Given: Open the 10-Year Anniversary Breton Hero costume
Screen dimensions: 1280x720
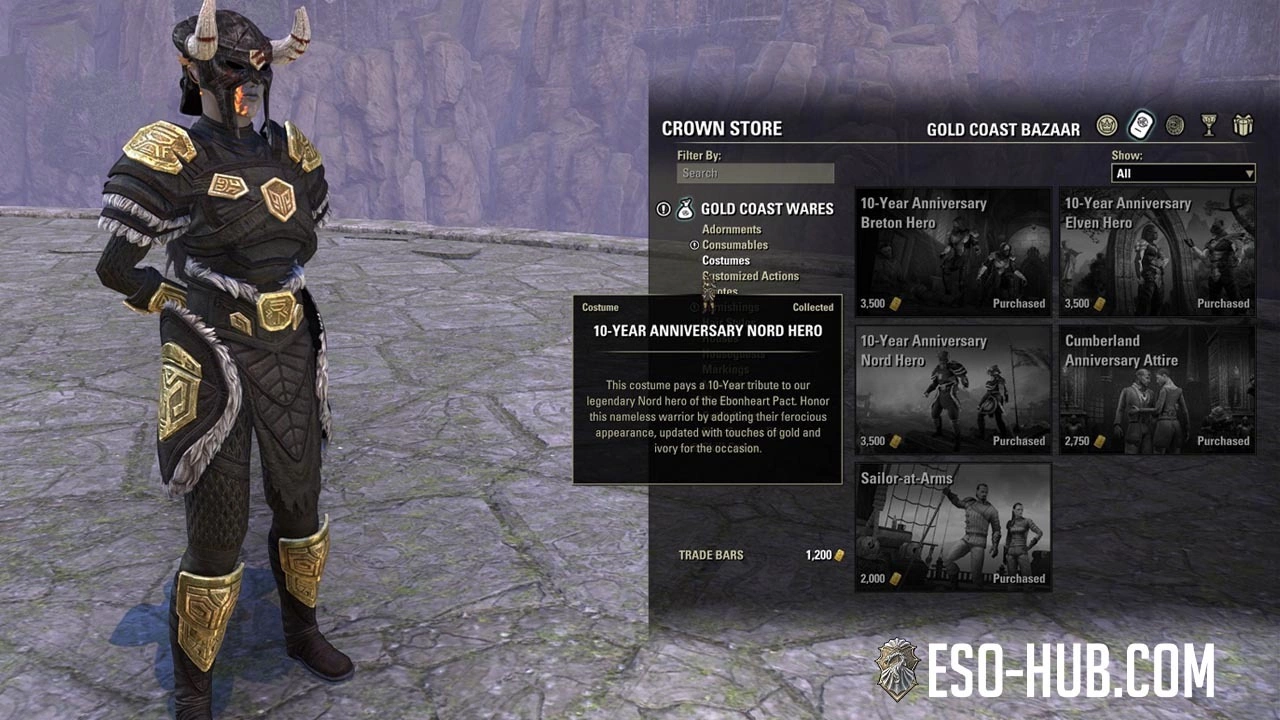Looking at the screenshot, I should click(953, 252).
